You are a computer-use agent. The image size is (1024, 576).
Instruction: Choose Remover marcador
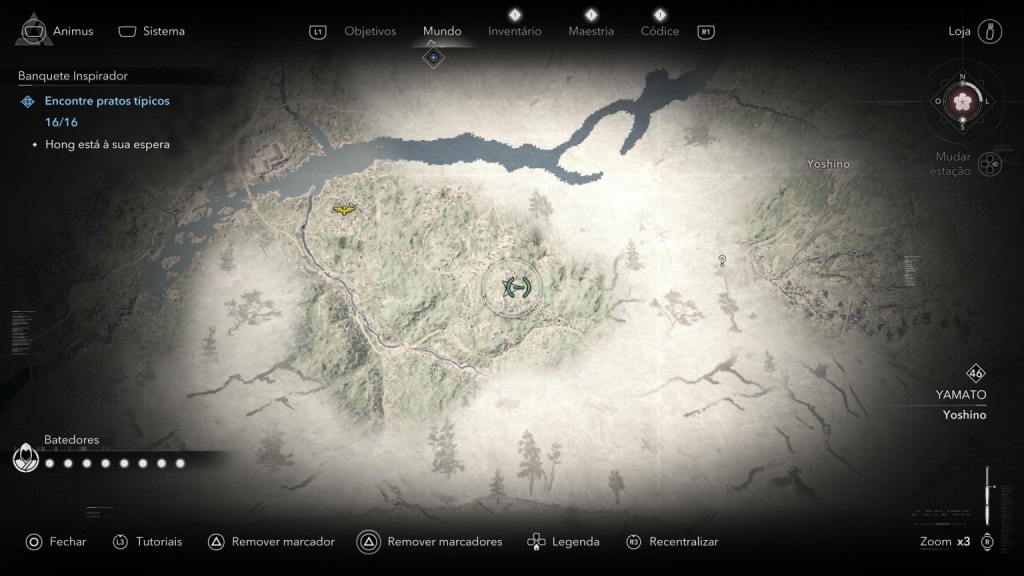pyautogui.click(x=271, y=542)
